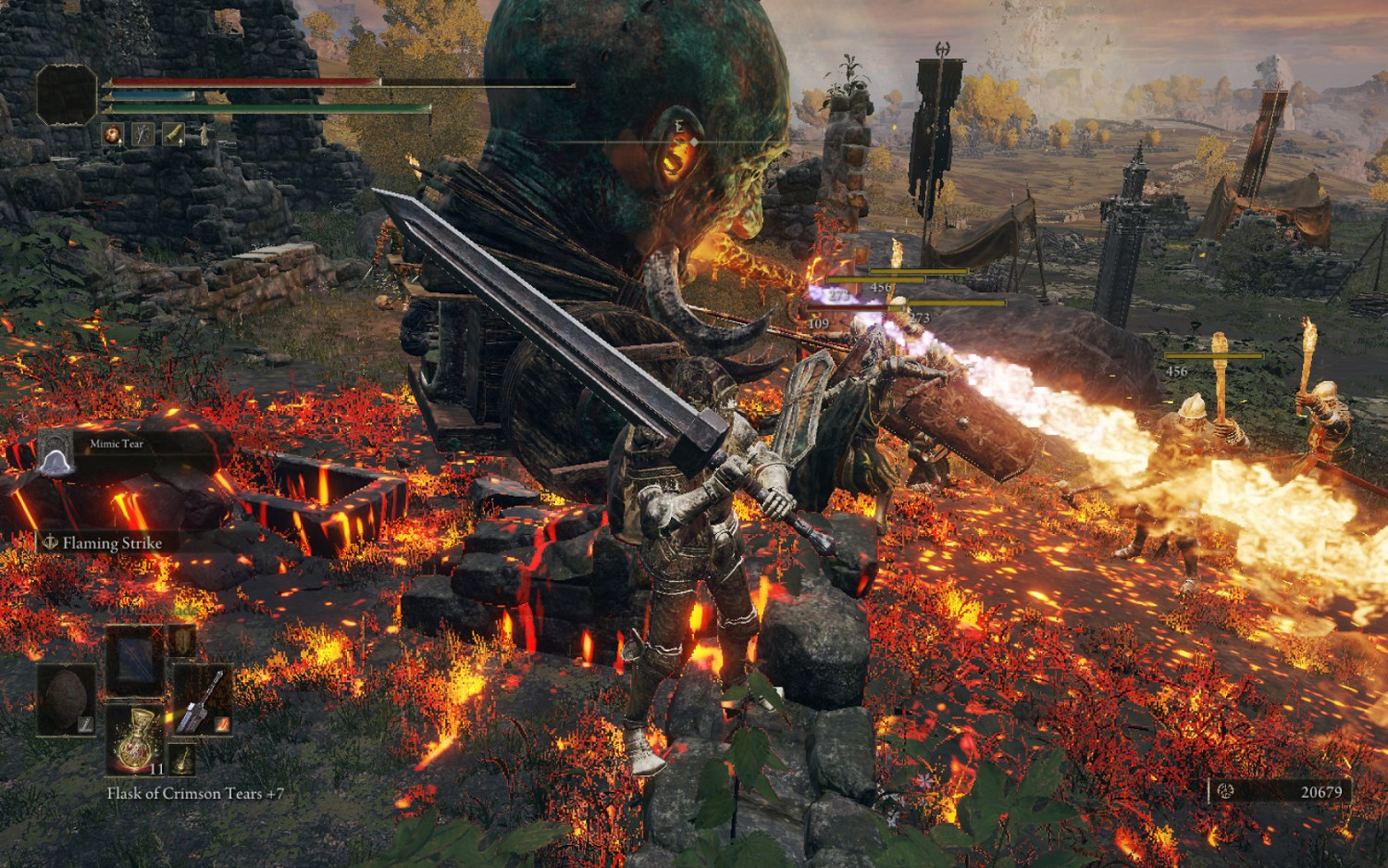Click the Flask of Crimson Tears icon
The width and height of the screenshot is (1388, 868).
click(135, 738)
